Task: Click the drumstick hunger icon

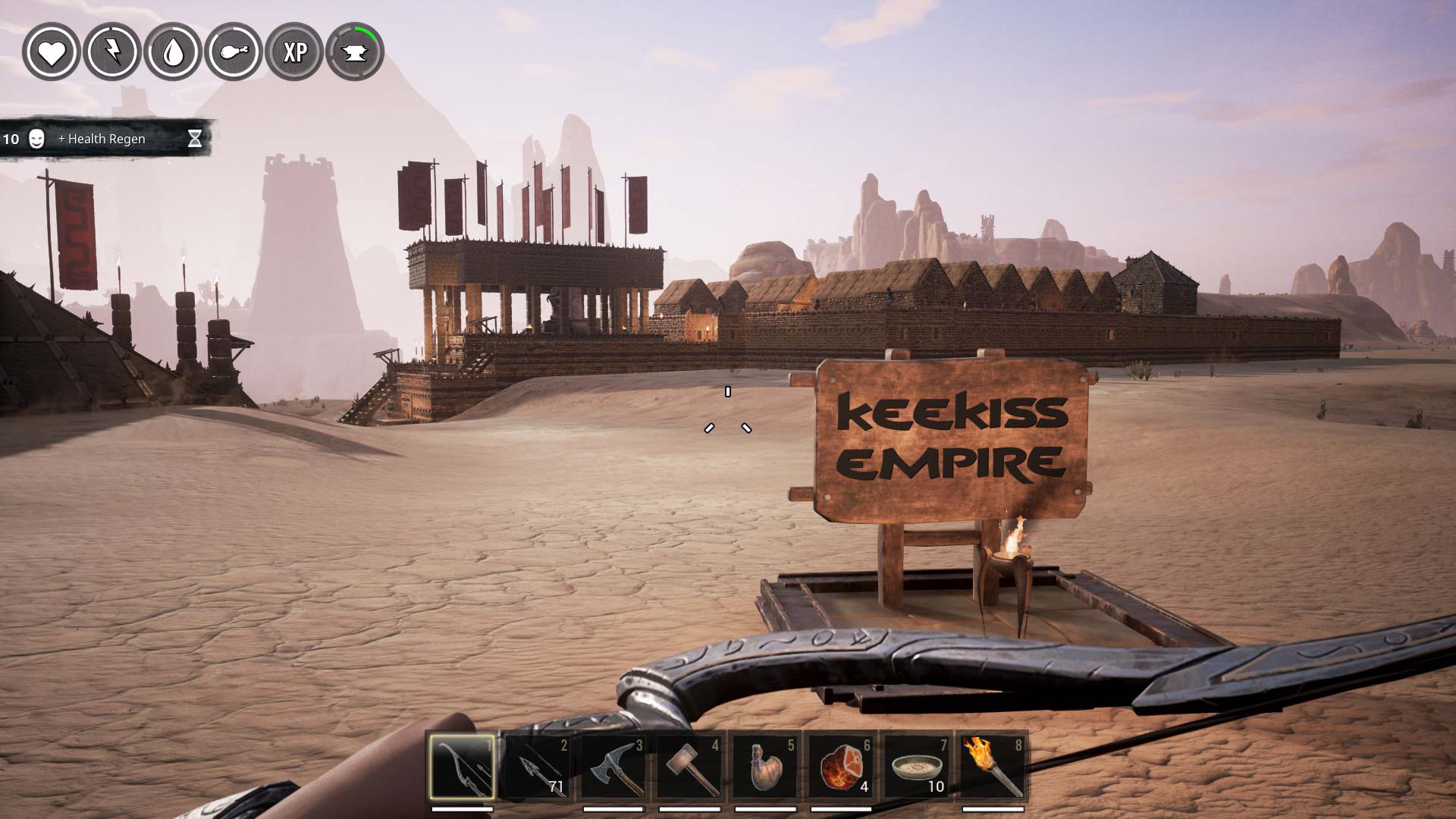Action: tap(234, 52)
